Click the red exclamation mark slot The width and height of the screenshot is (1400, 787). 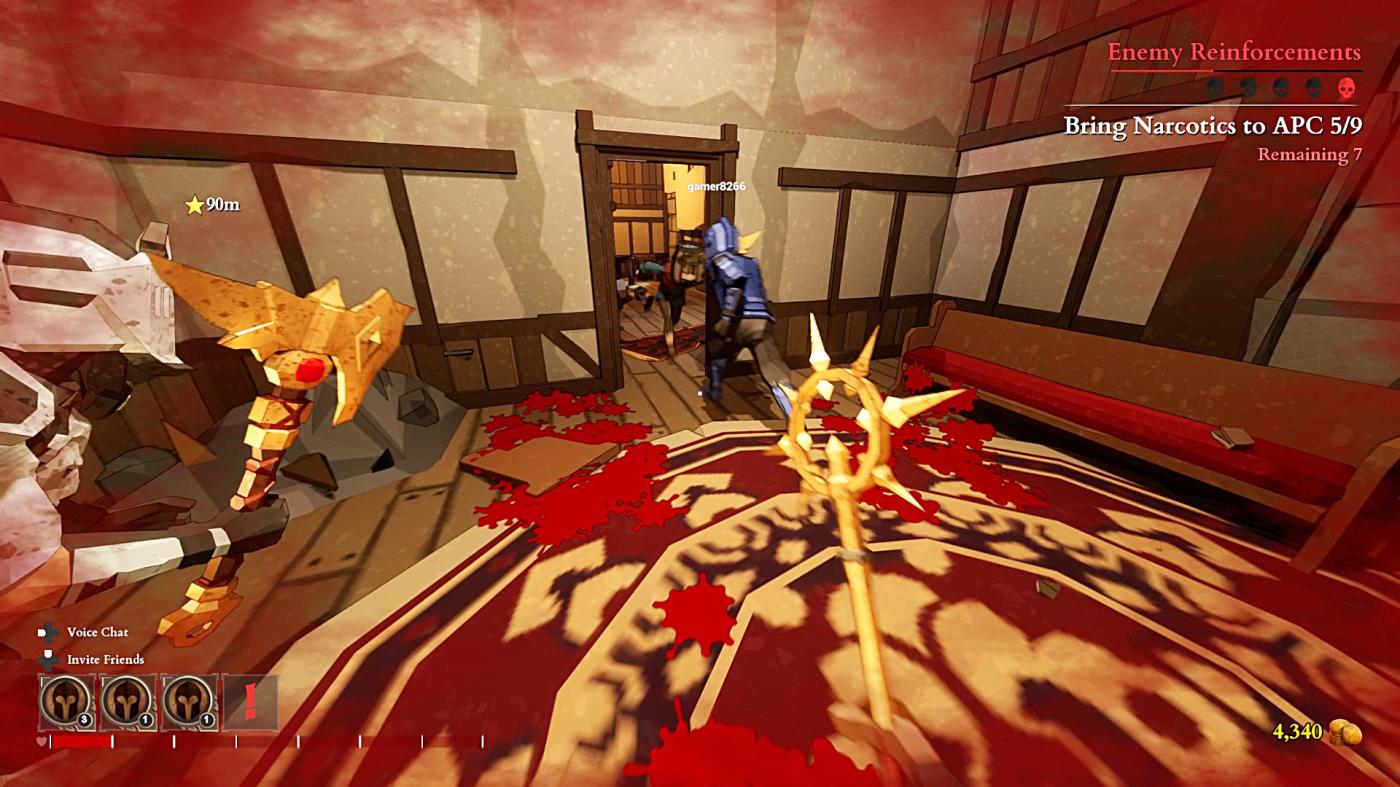point(250,702)
